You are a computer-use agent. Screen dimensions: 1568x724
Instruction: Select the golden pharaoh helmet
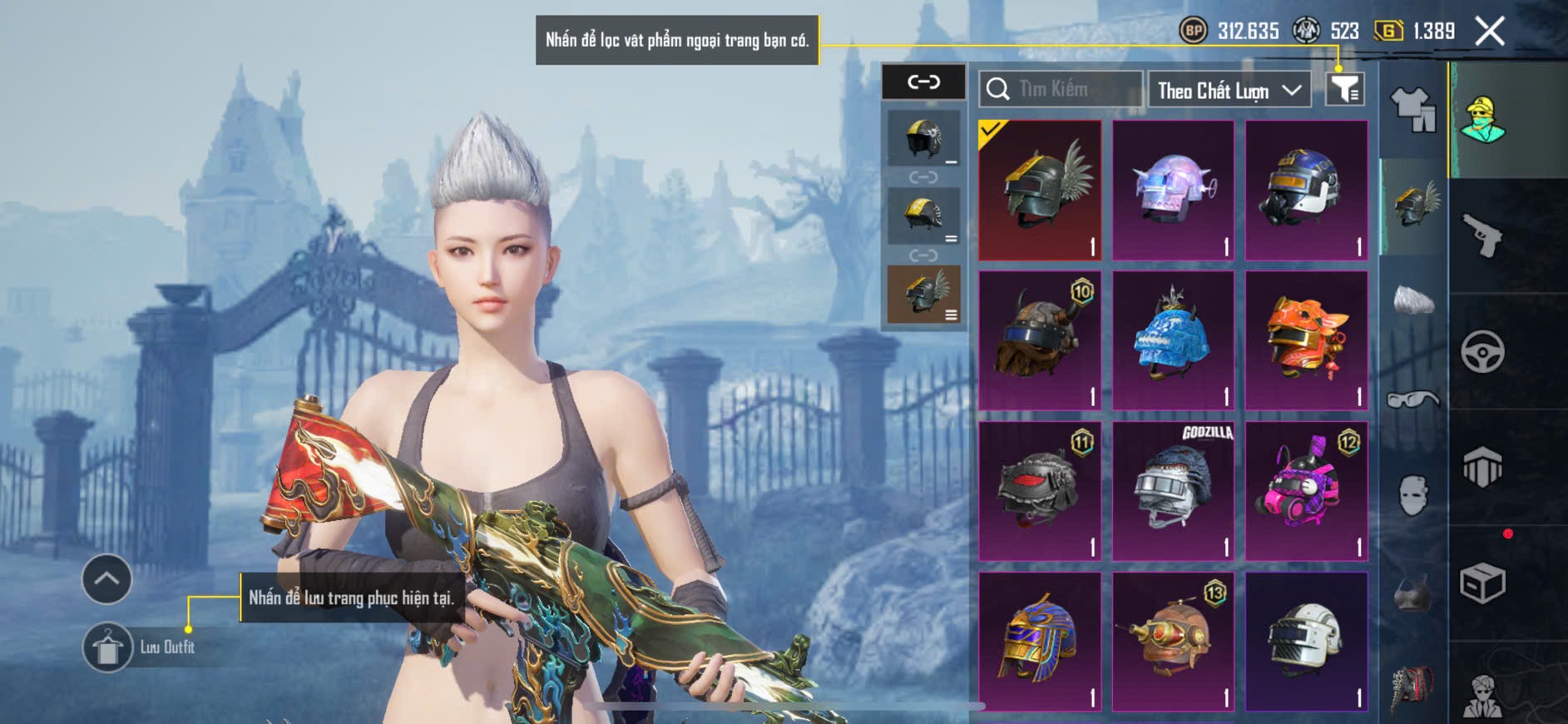click(x=1040, y=642)
